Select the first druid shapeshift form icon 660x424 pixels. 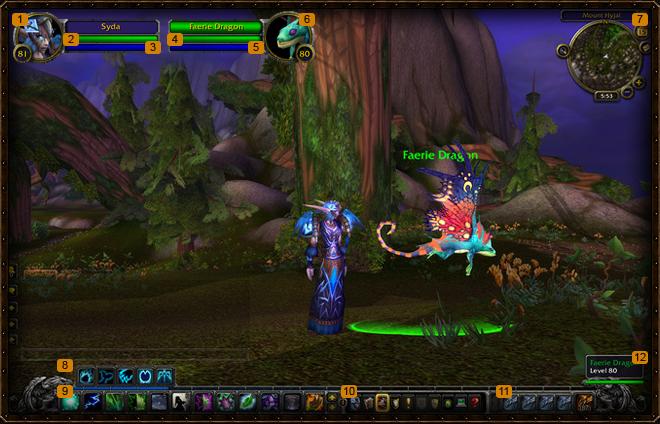pos(87,377)
